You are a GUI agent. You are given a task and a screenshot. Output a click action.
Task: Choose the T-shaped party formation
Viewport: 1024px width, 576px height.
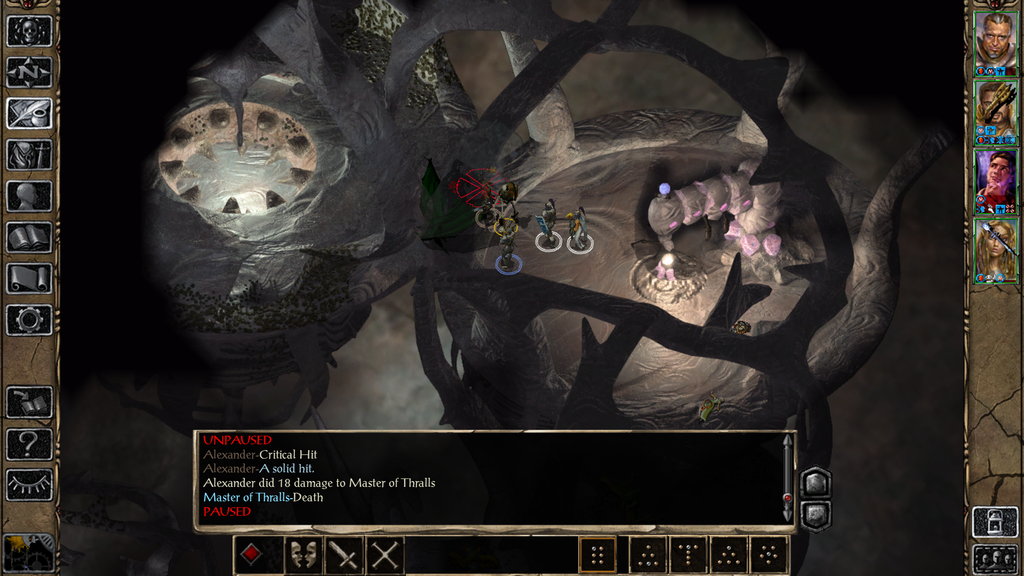point(688,555)
